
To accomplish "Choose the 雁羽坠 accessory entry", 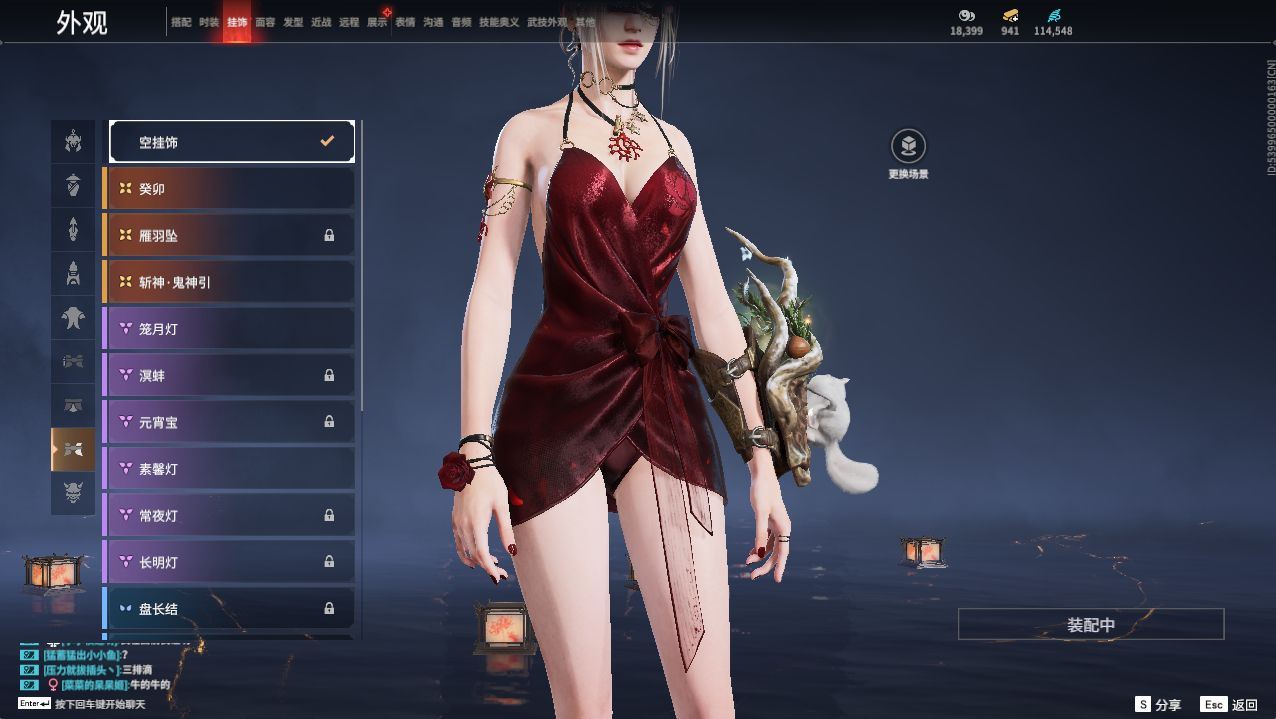I will click(x=230, y=236).
